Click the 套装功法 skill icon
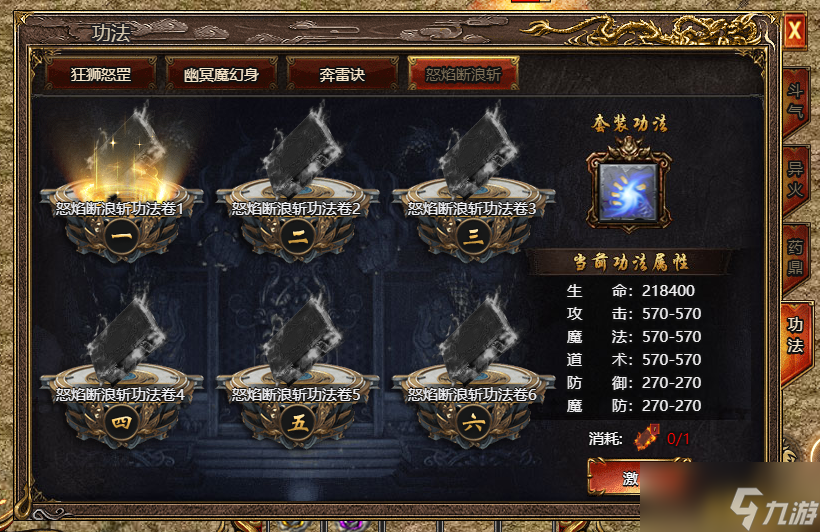Viewport: 820px width, 532px height. tap(627, 193)
